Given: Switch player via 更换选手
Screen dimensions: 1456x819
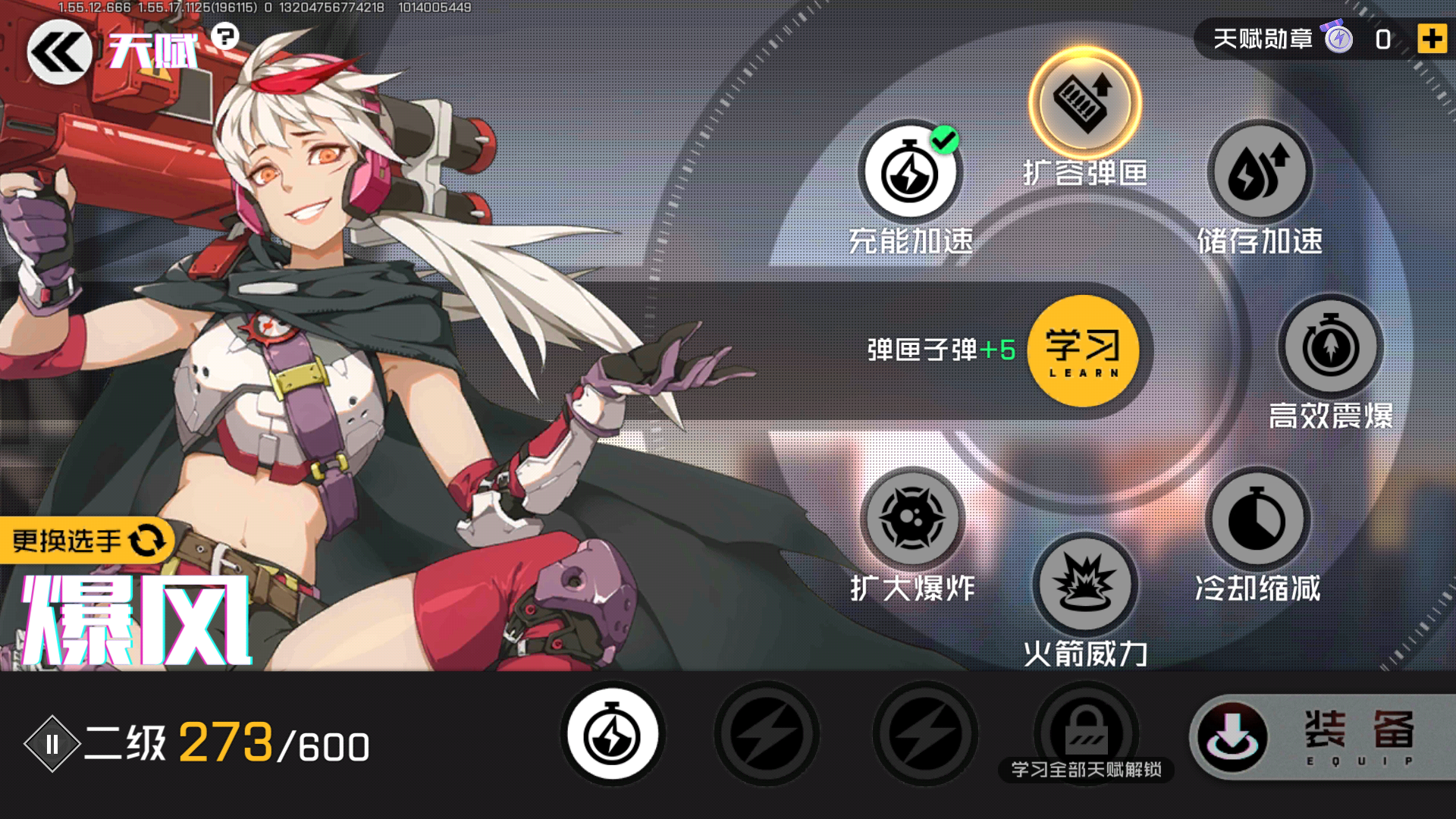Looking at the screenshot, I should (x=86, y=540).
